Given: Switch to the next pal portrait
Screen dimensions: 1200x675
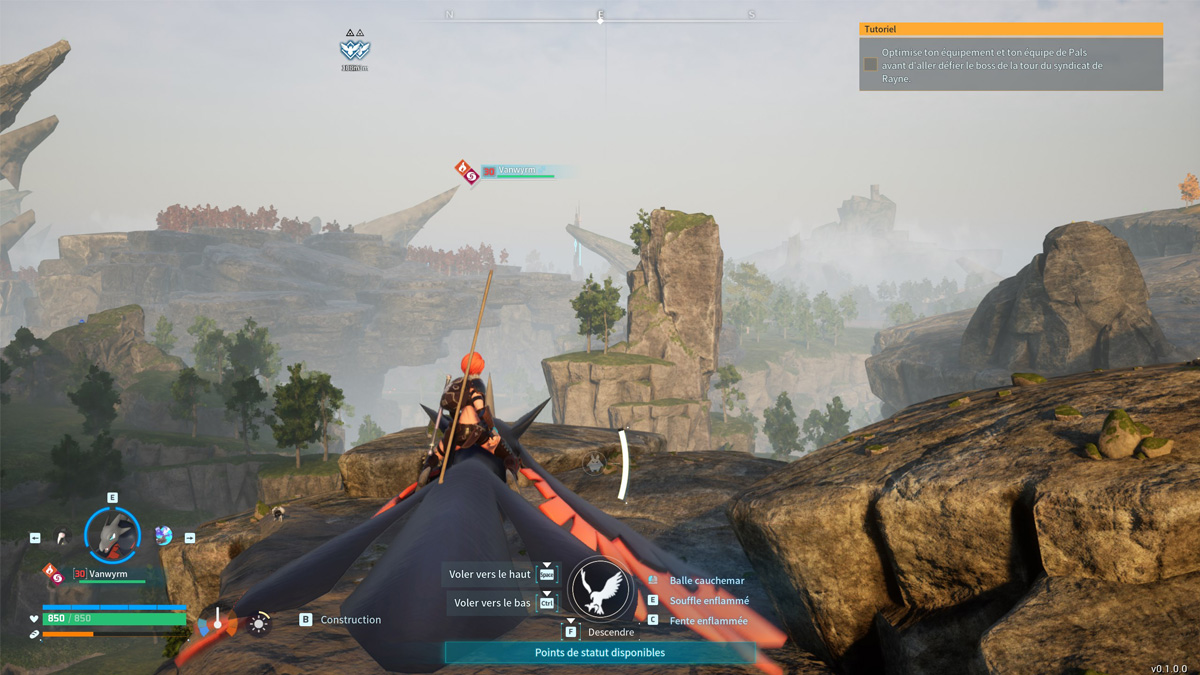Looking at the screenshot, I should [163, 536].
